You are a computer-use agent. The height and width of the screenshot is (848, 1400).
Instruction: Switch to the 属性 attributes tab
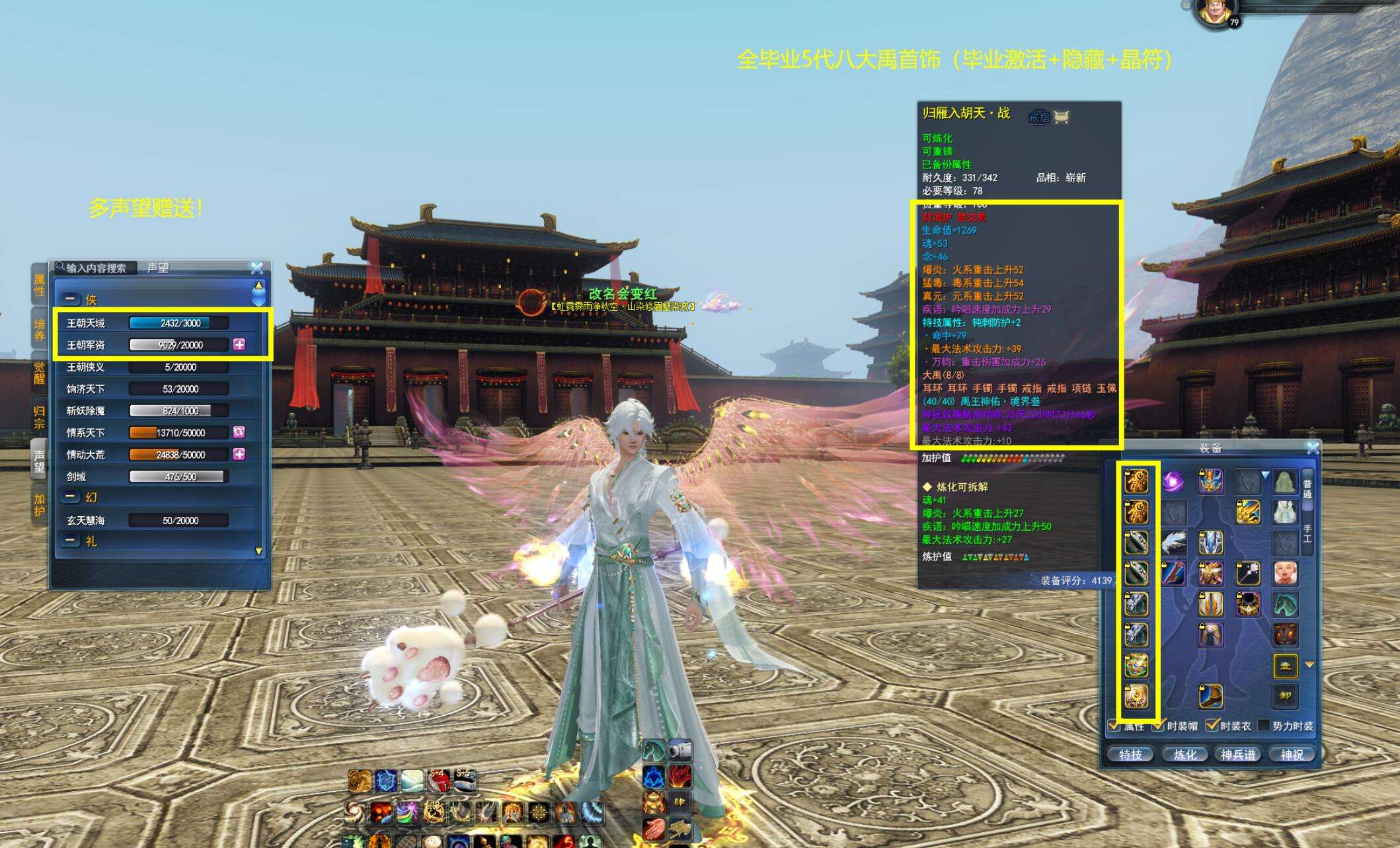39,286
